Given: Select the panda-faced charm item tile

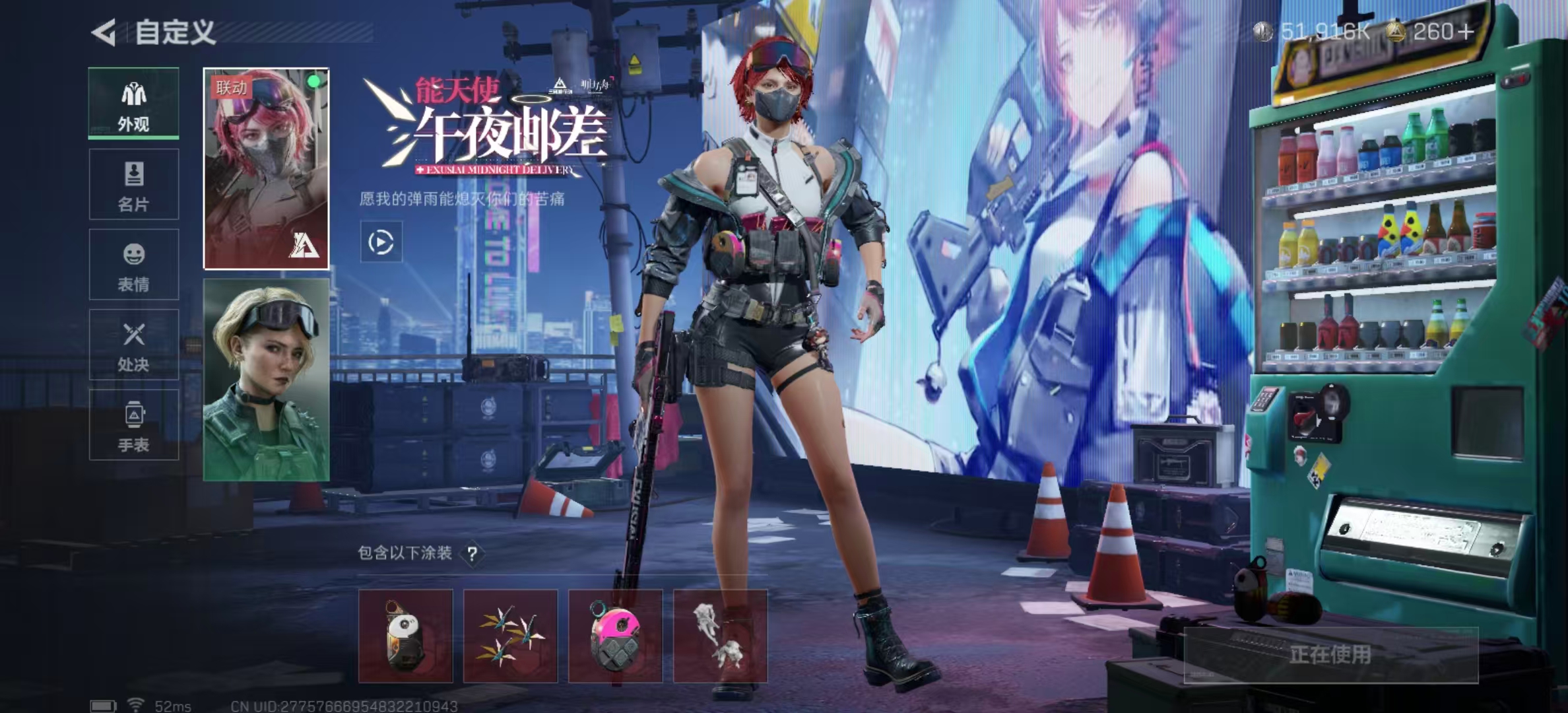Looking at the screenshot, I should (x=406, y=636).
